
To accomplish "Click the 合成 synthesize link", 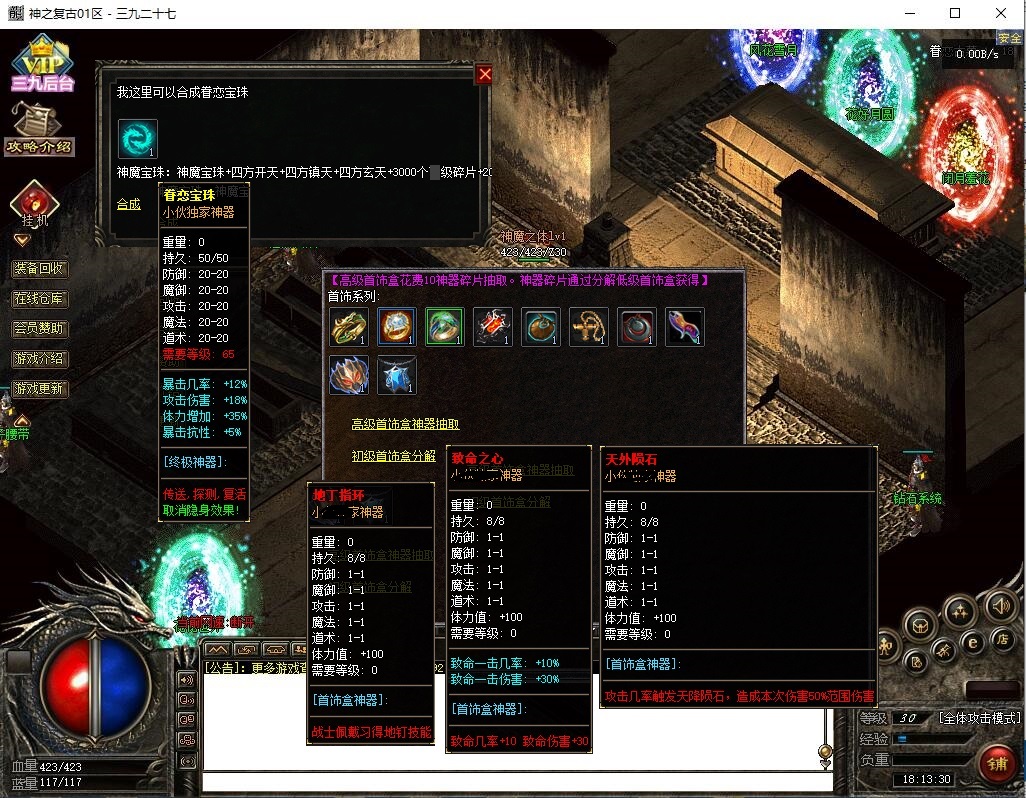I will [x=128, y=204].
